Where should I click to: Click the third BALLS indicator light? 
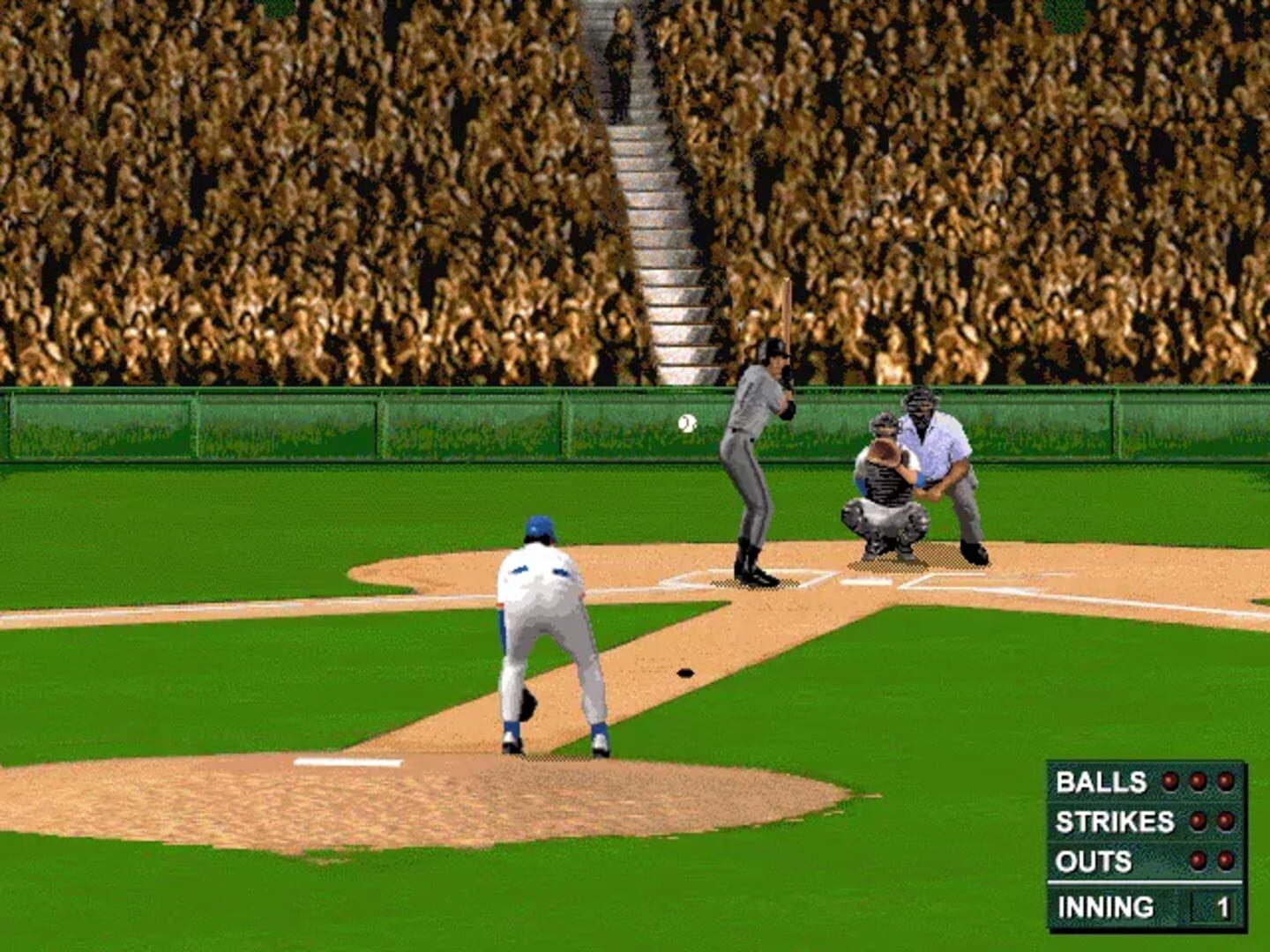[1225, 782]
